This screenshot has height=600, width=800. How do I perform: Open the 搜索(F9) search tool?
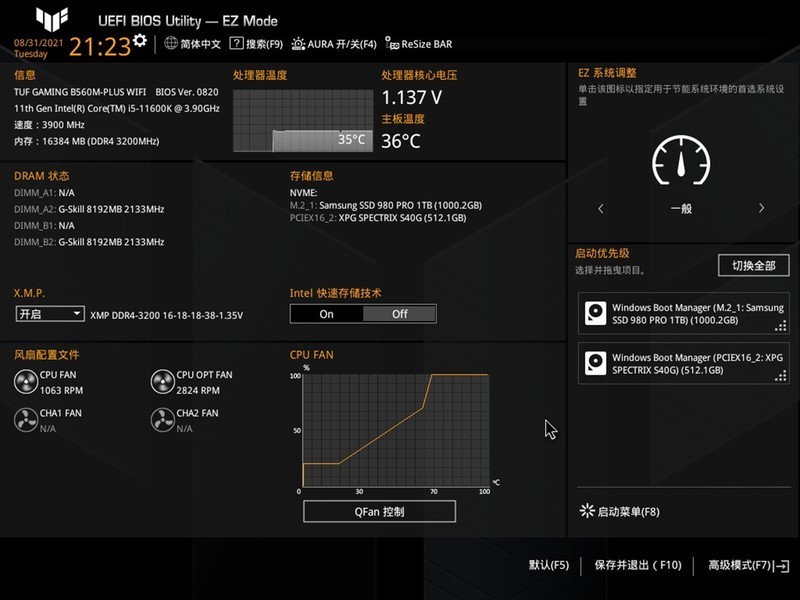pyautogui.click(x=256, y=44)
